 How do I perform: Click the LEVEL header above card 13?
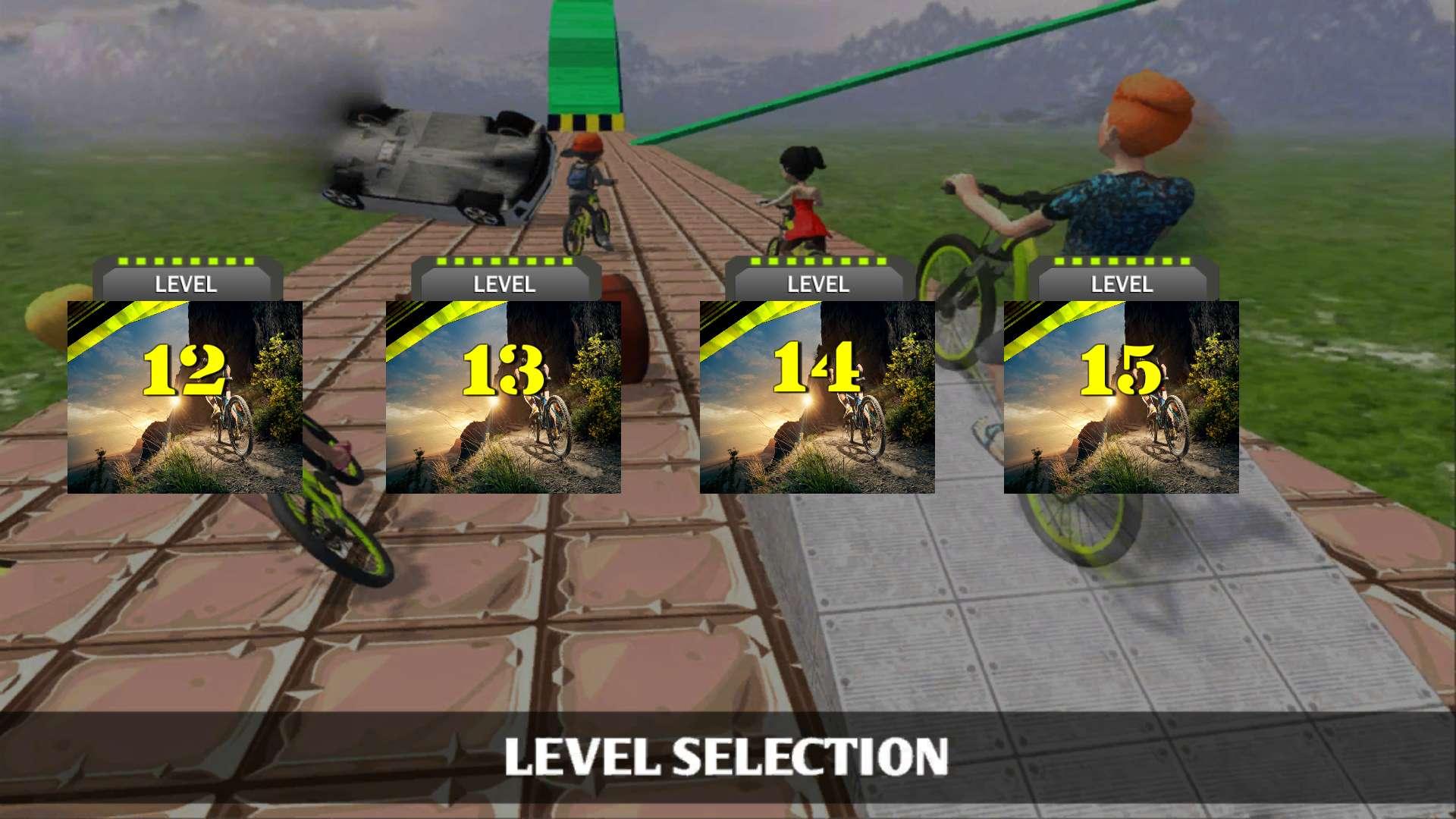coord(504,284)
